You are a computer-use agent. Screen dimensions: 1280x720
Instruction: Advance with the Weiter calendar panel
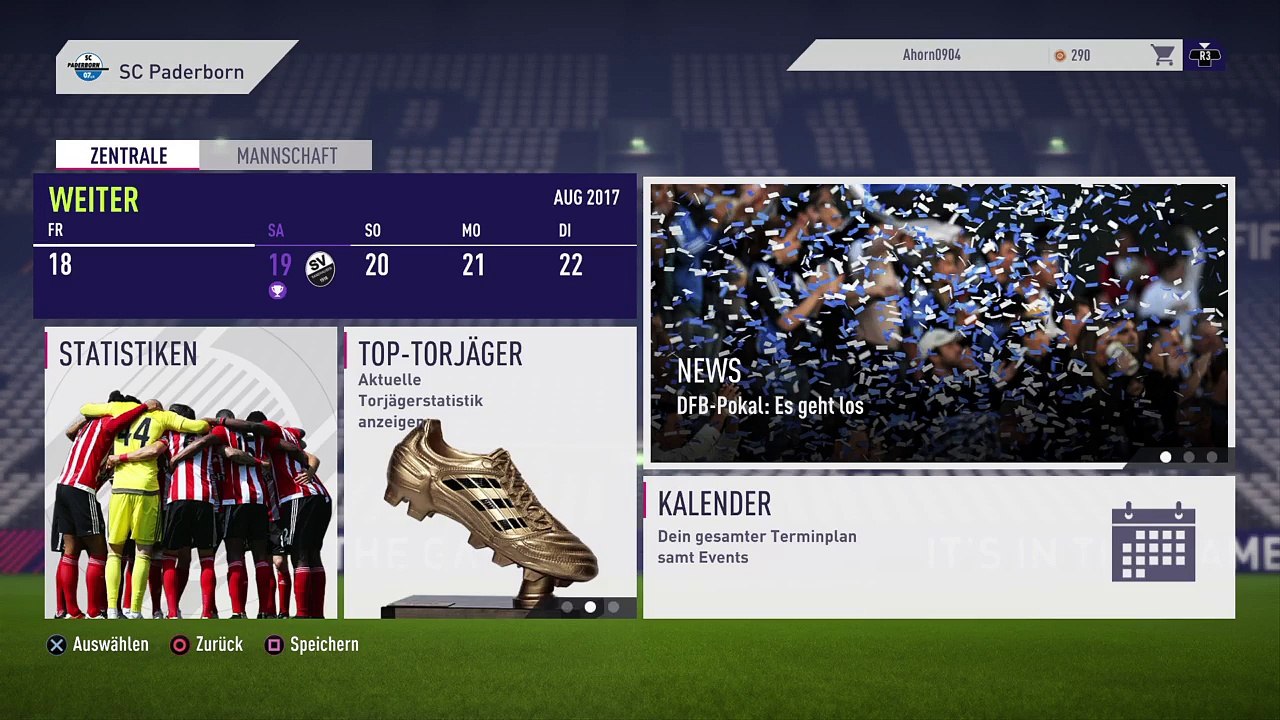[x=94, y=200]
